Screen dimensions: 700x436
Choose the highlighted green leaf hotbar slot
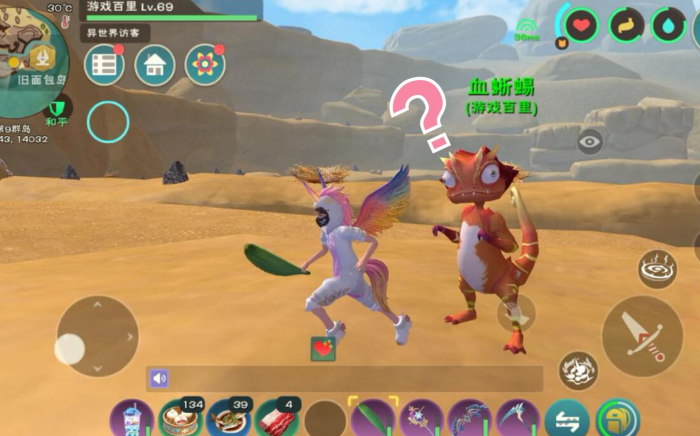(372, 419)
